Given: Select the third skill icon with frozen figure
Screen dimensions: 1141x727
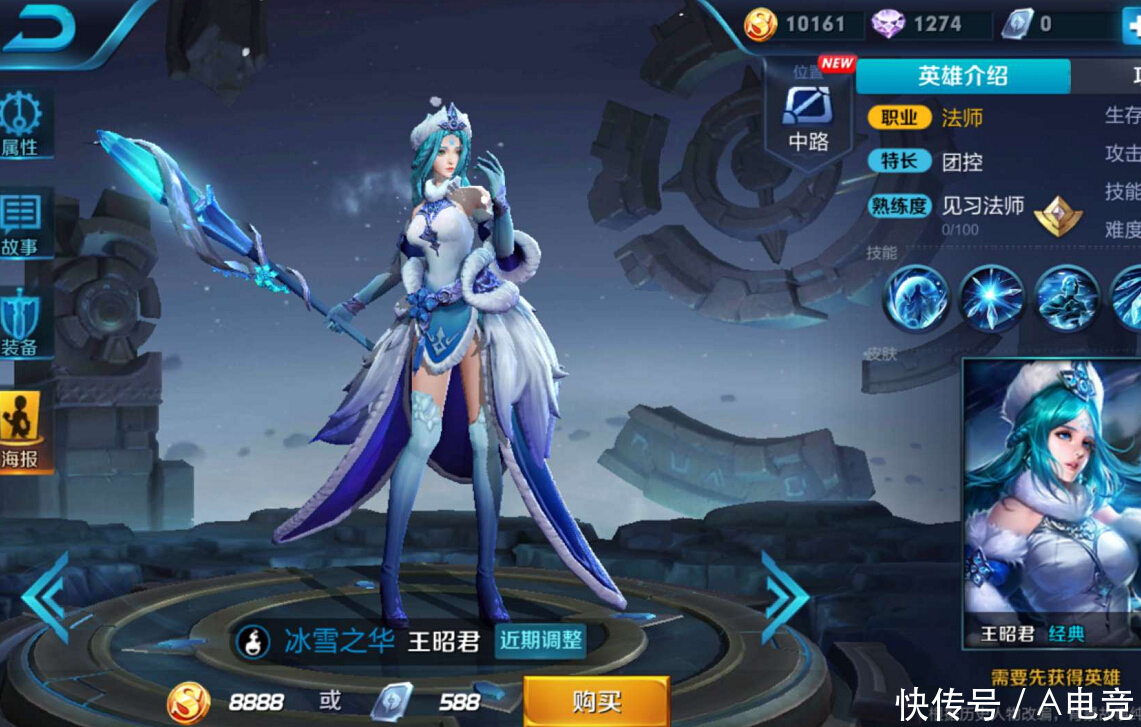Looking at the screenshot, I should point(1066,298).
